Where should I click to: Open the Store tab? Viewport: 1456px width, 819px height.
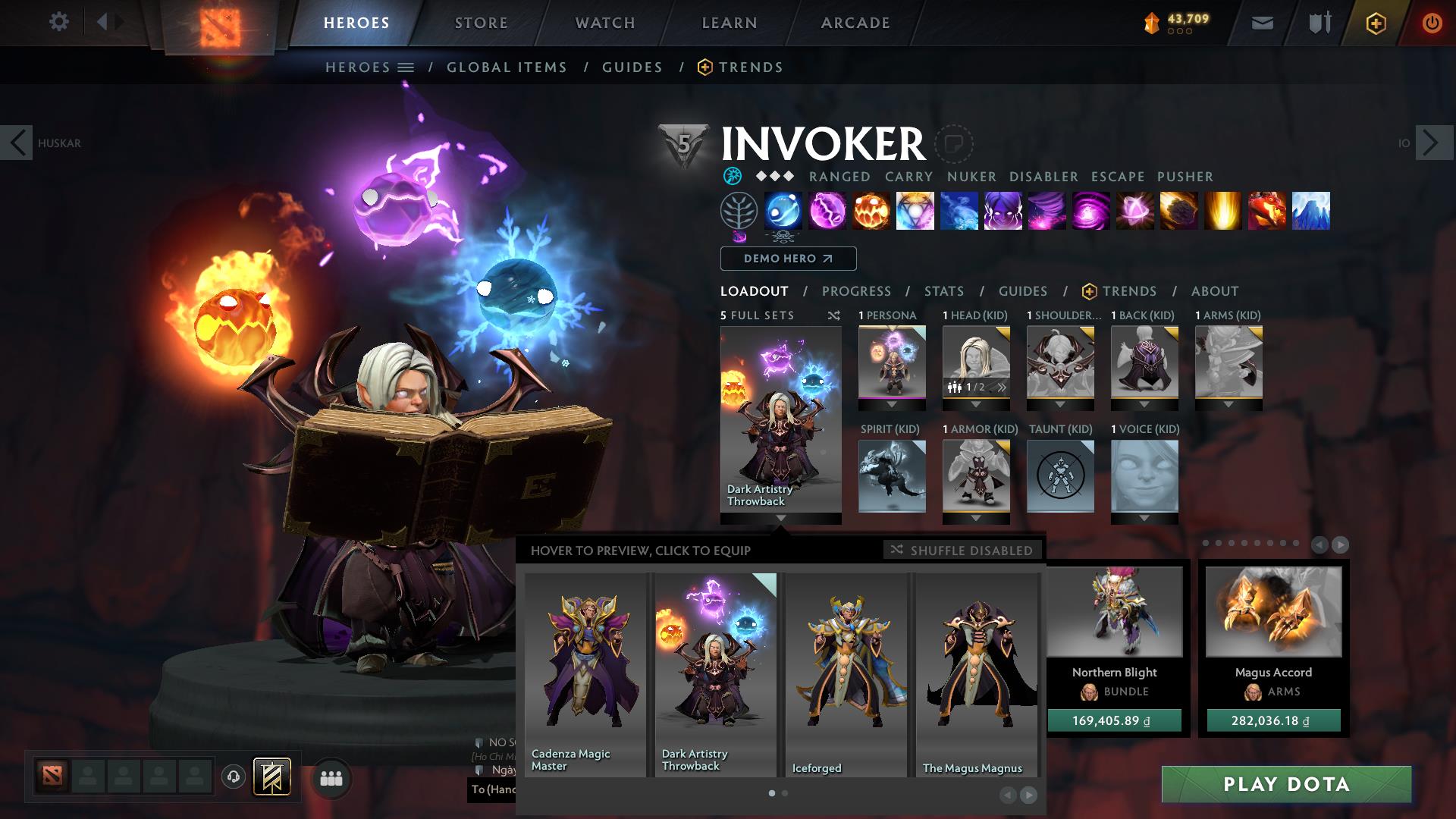481,23
